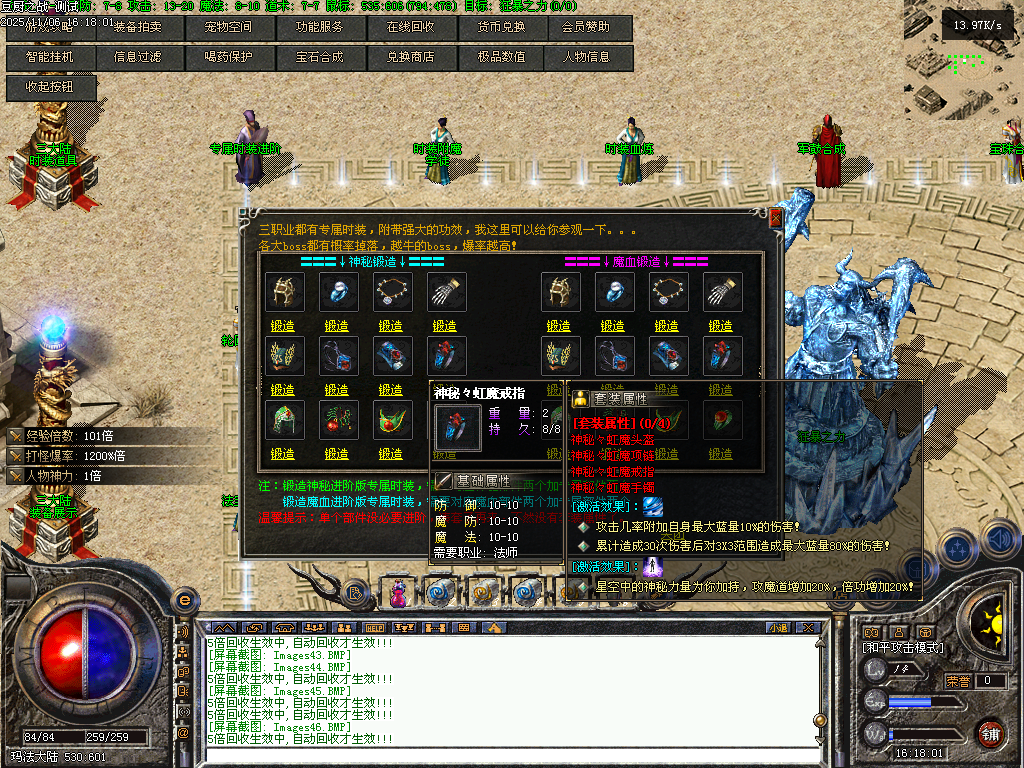Select the 在线回收 online recycle button
The width and height of the screenshot is (1024, 768).
[411, 27]
